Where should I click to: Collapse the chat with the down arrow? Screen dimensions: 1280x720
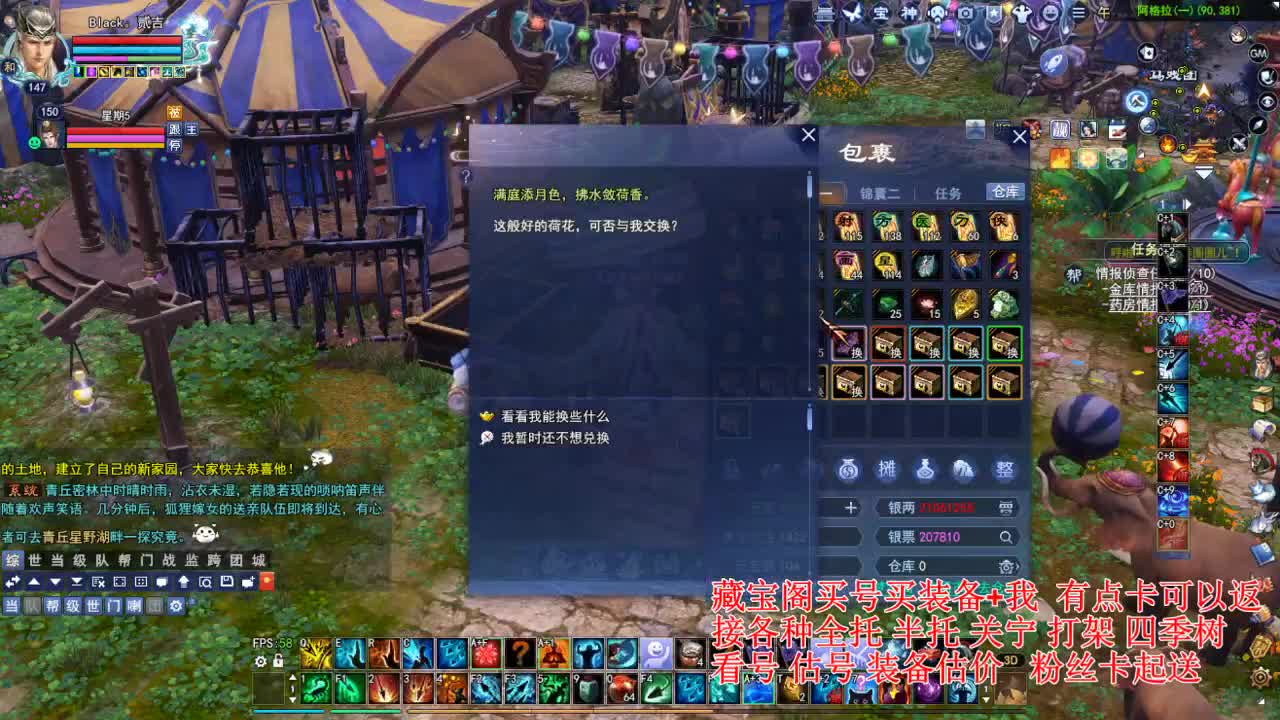click(x=55, y=582)
